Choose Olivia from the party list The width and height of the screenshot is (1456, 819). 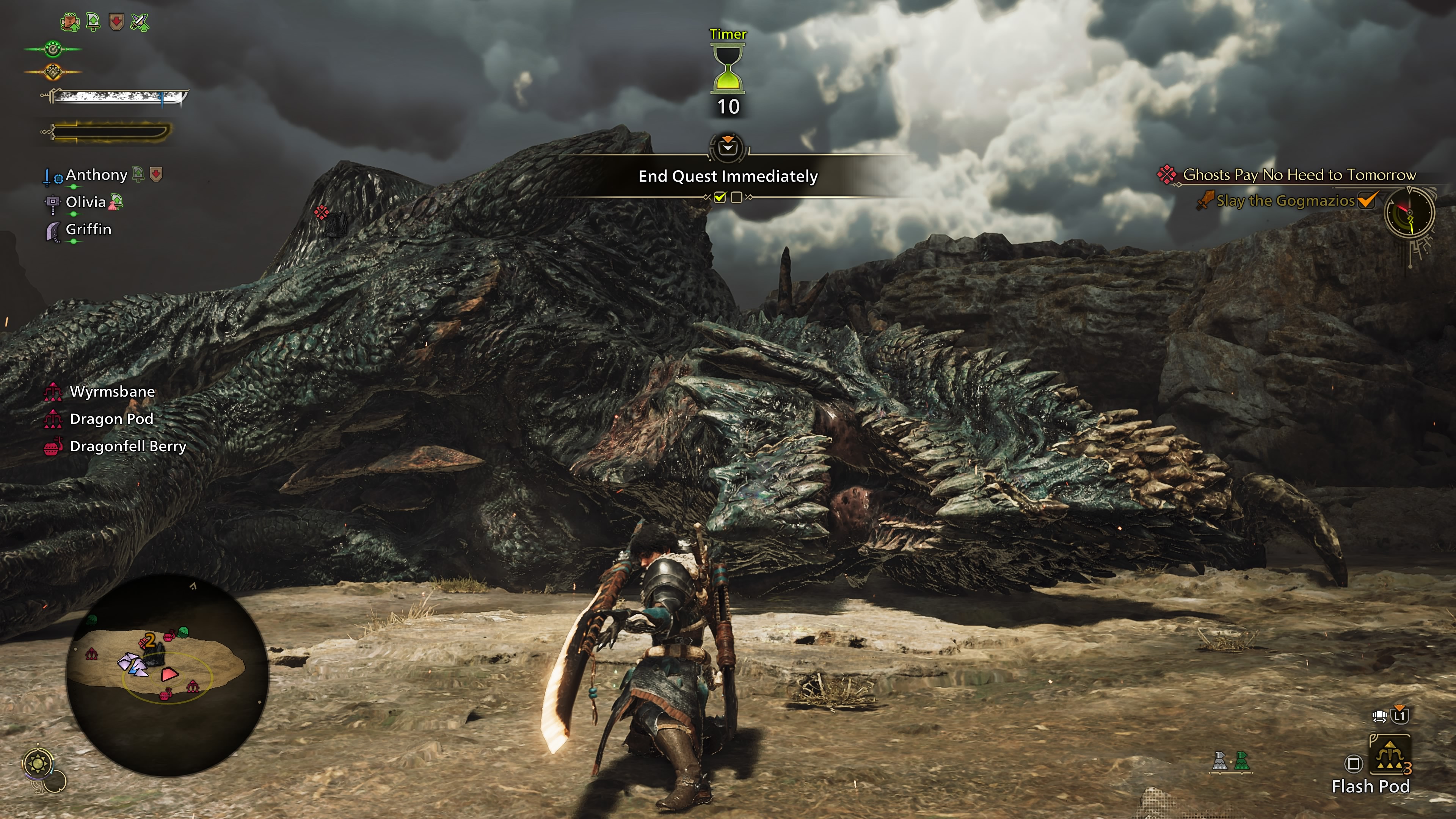tap(85, 202)
